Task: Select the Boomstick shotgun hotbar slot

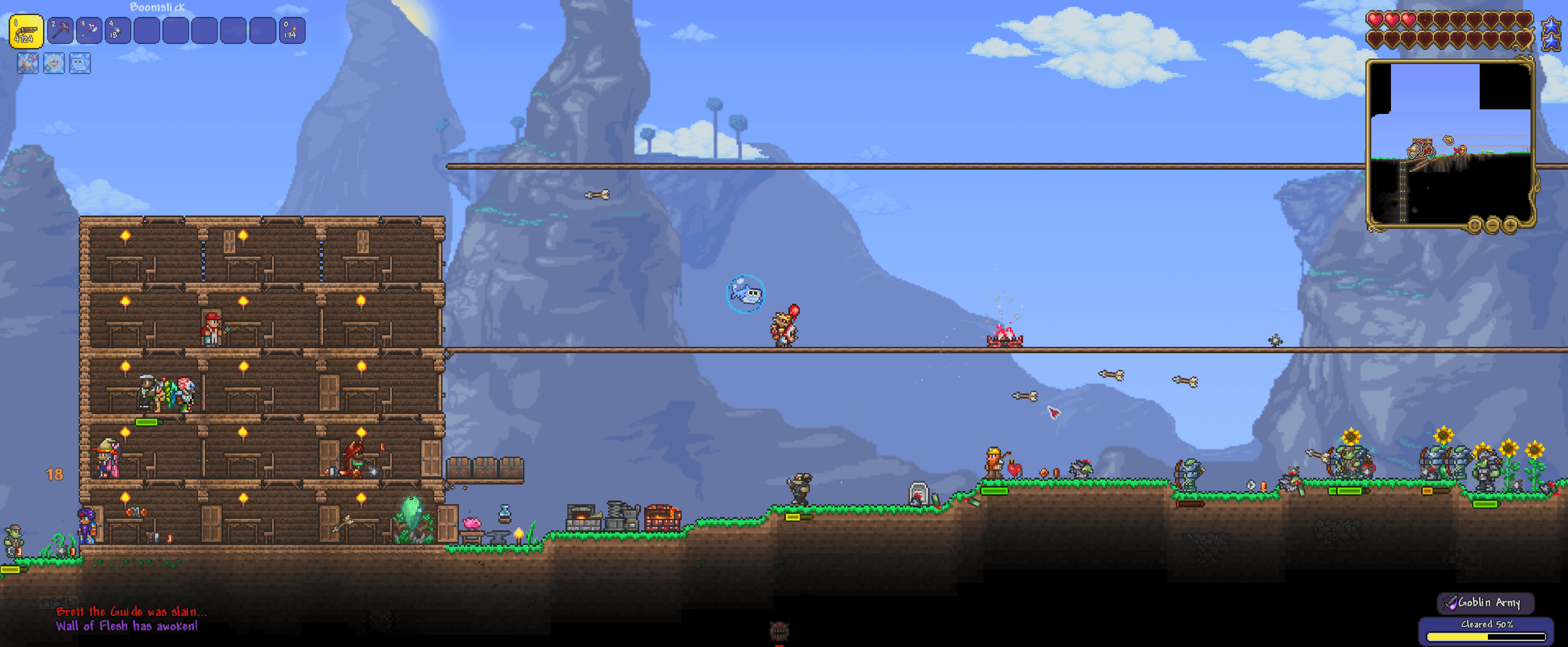Action: (x=26, y=31)
